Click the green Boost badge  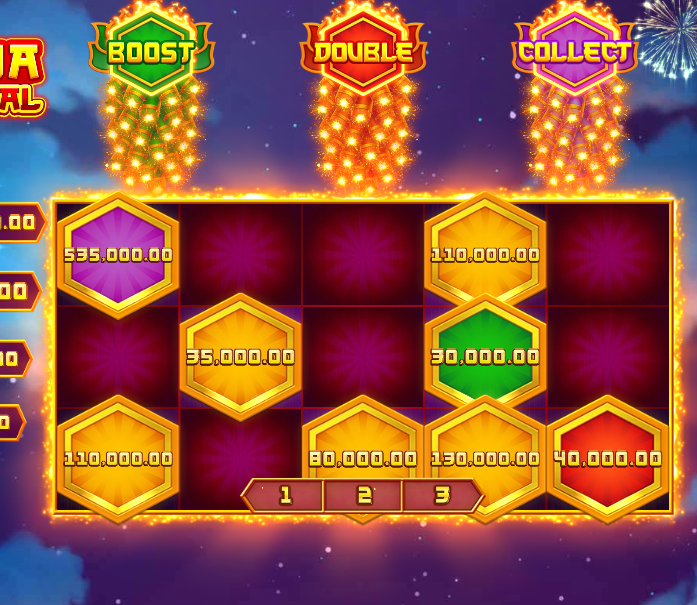pyautogui.click(x=151, y=52)
